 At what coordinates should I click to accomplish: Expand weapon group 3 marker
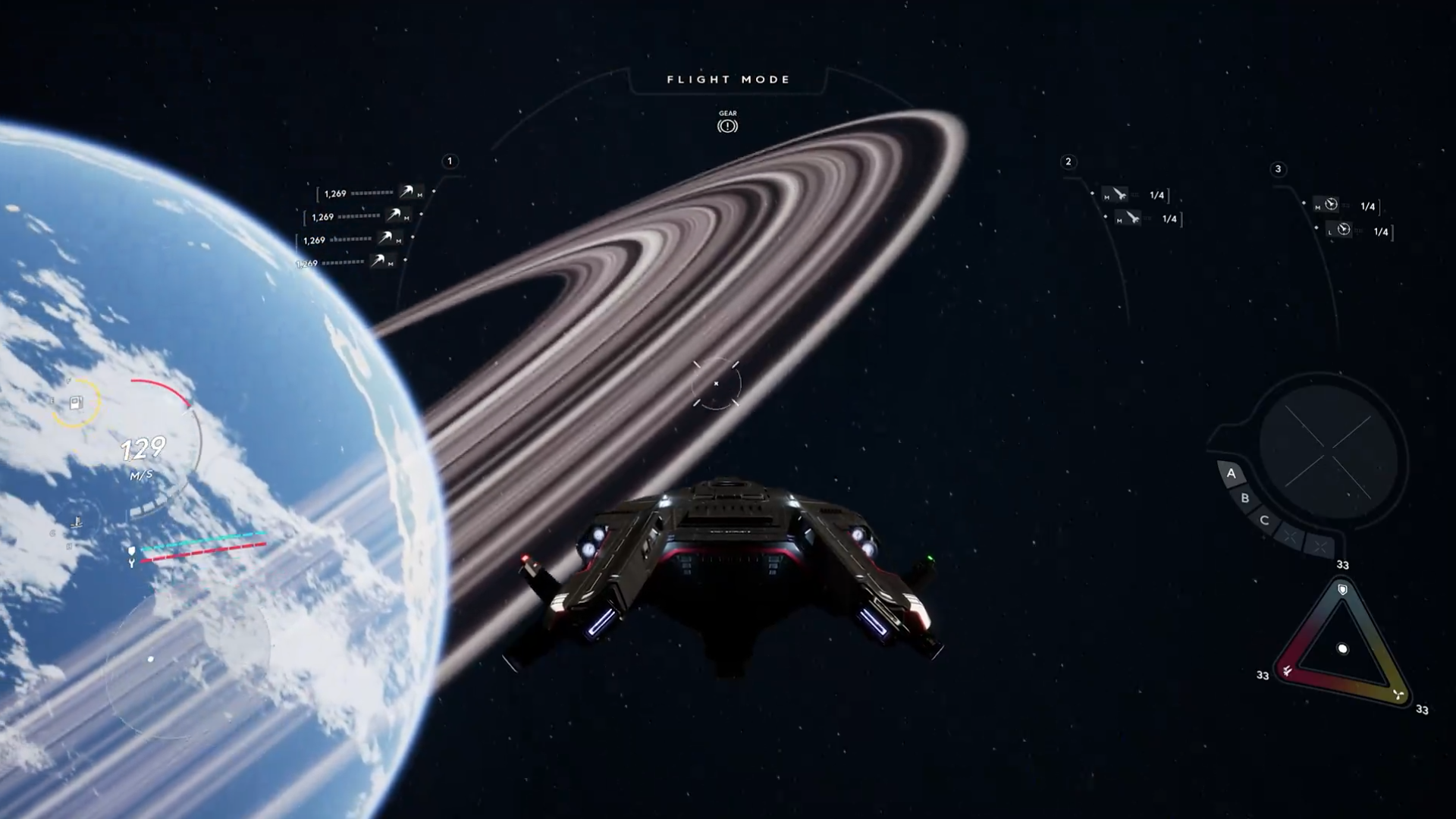coord(1279,170)
